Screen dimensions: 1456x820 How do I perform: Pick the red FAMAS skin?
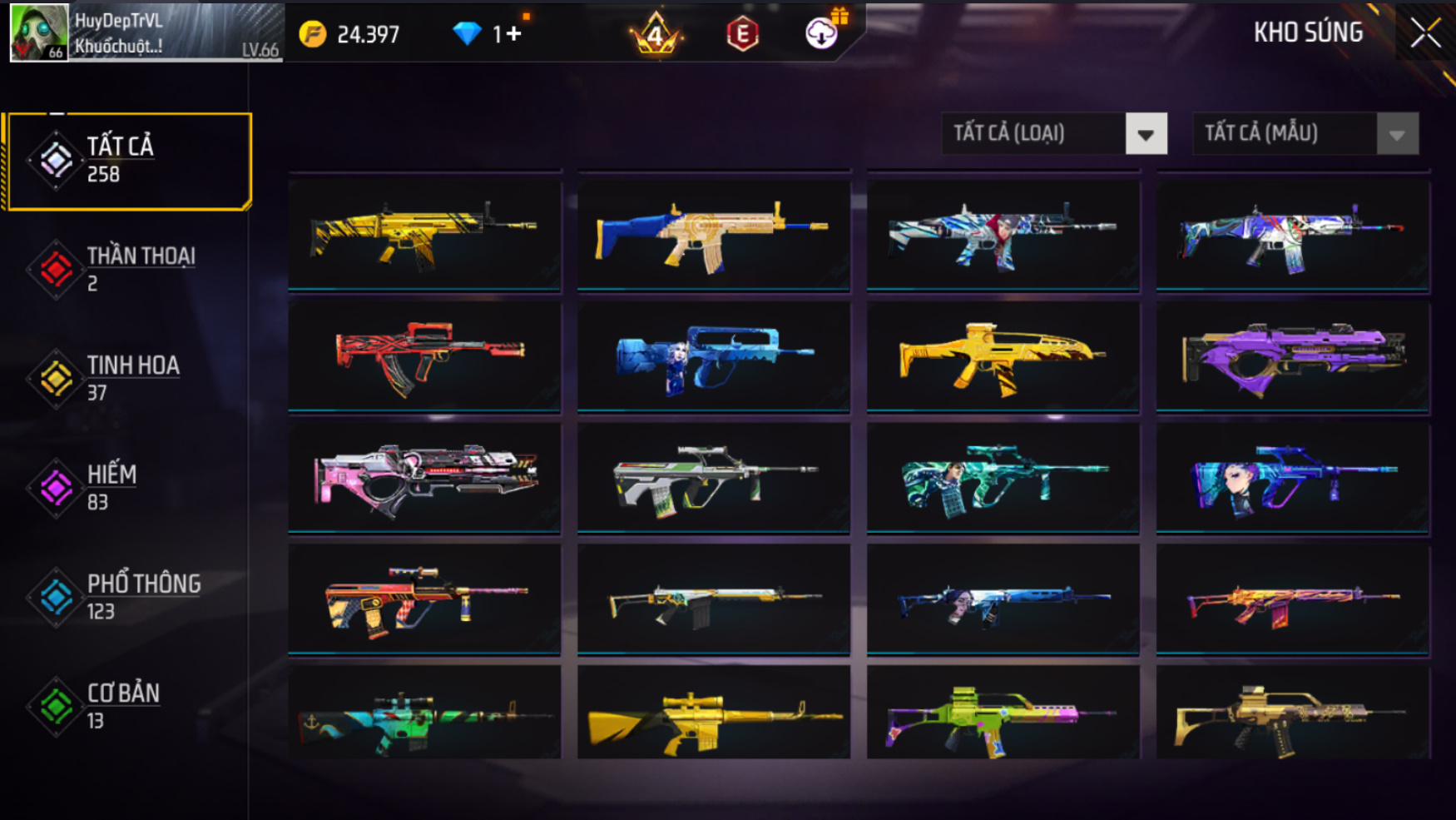click(x=424, y=355)
